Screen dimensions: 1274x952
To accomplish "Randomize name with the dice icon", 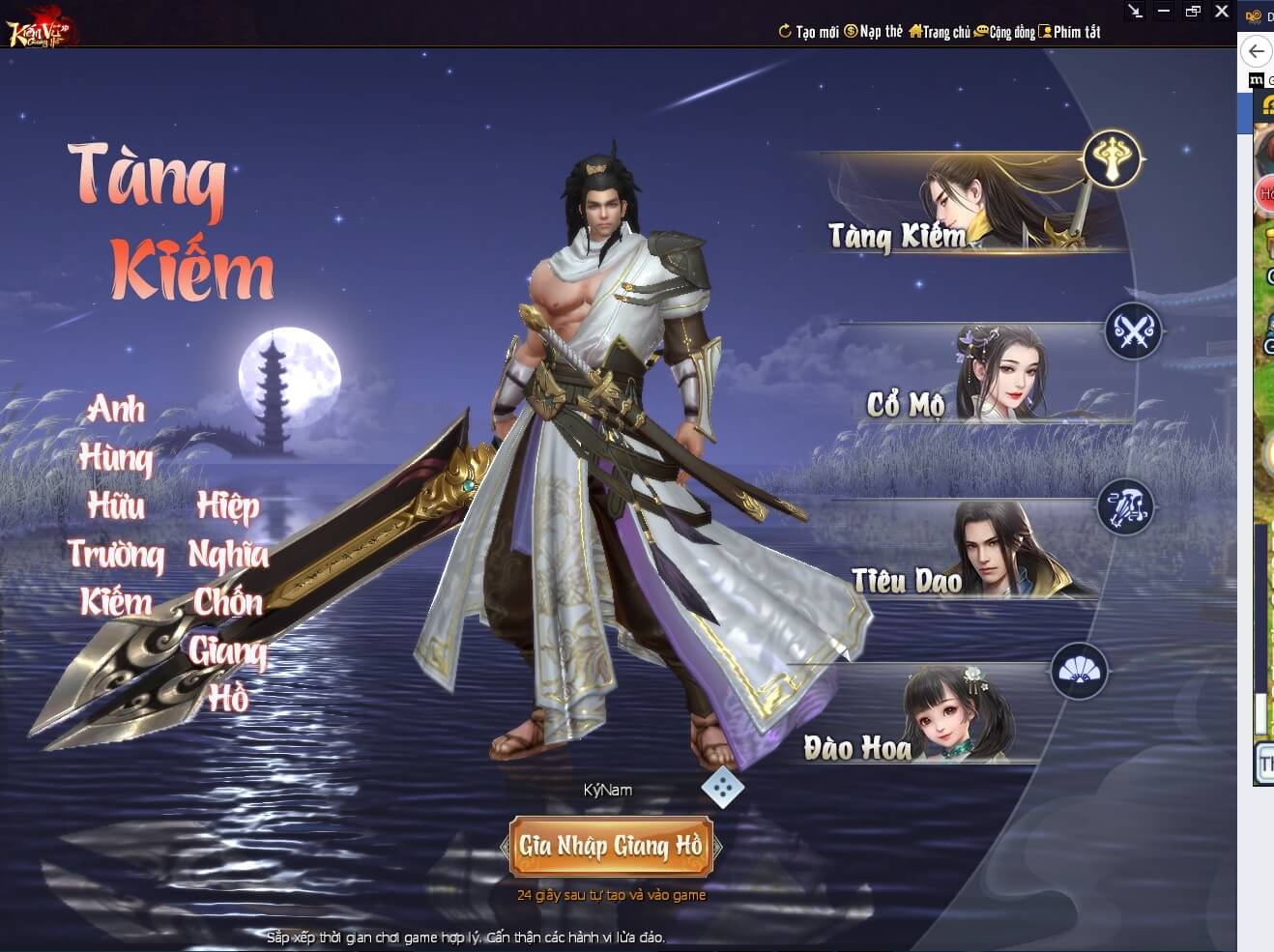I will 722,788.
